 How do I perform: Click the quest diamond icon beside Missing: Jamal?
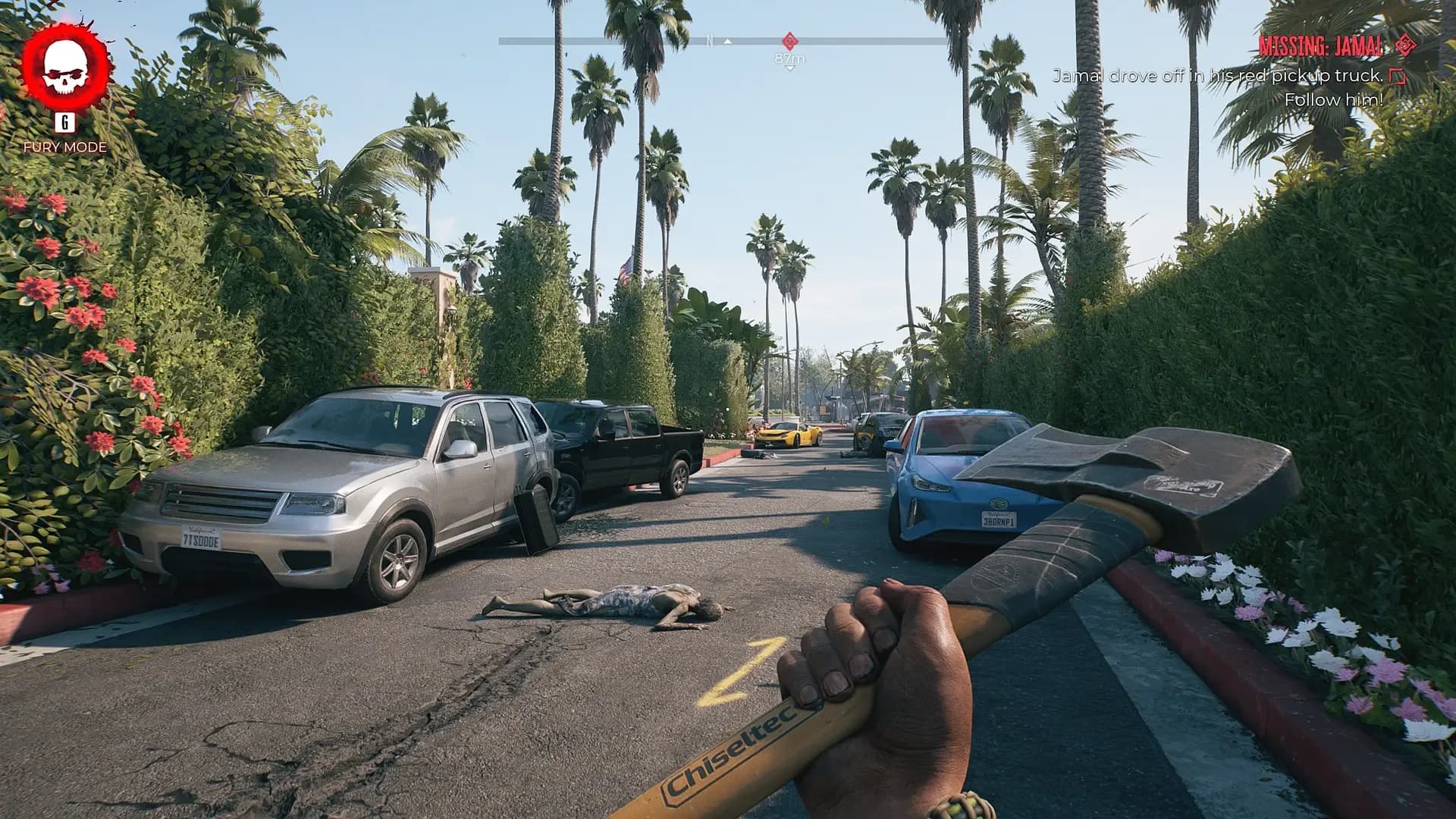[x=1405, y=45]
